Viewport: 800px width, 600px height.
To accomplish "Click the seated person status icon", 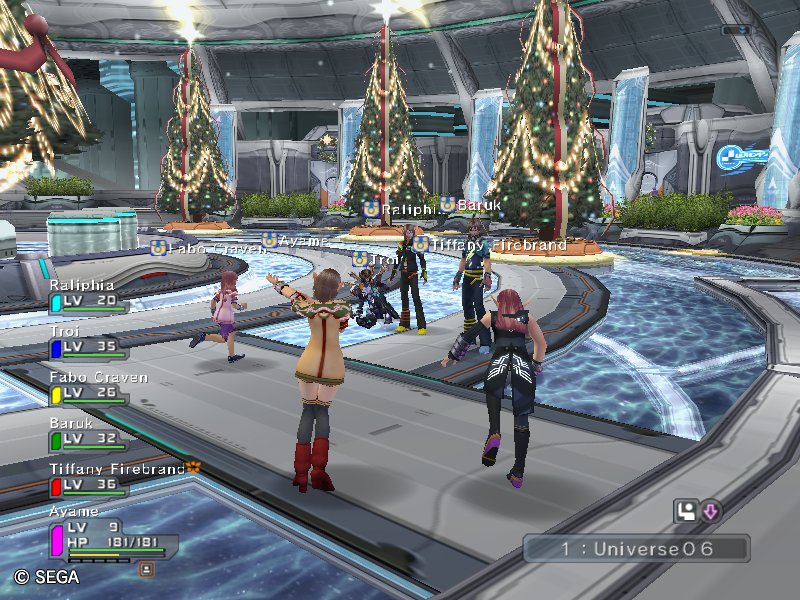I will 686,512.
